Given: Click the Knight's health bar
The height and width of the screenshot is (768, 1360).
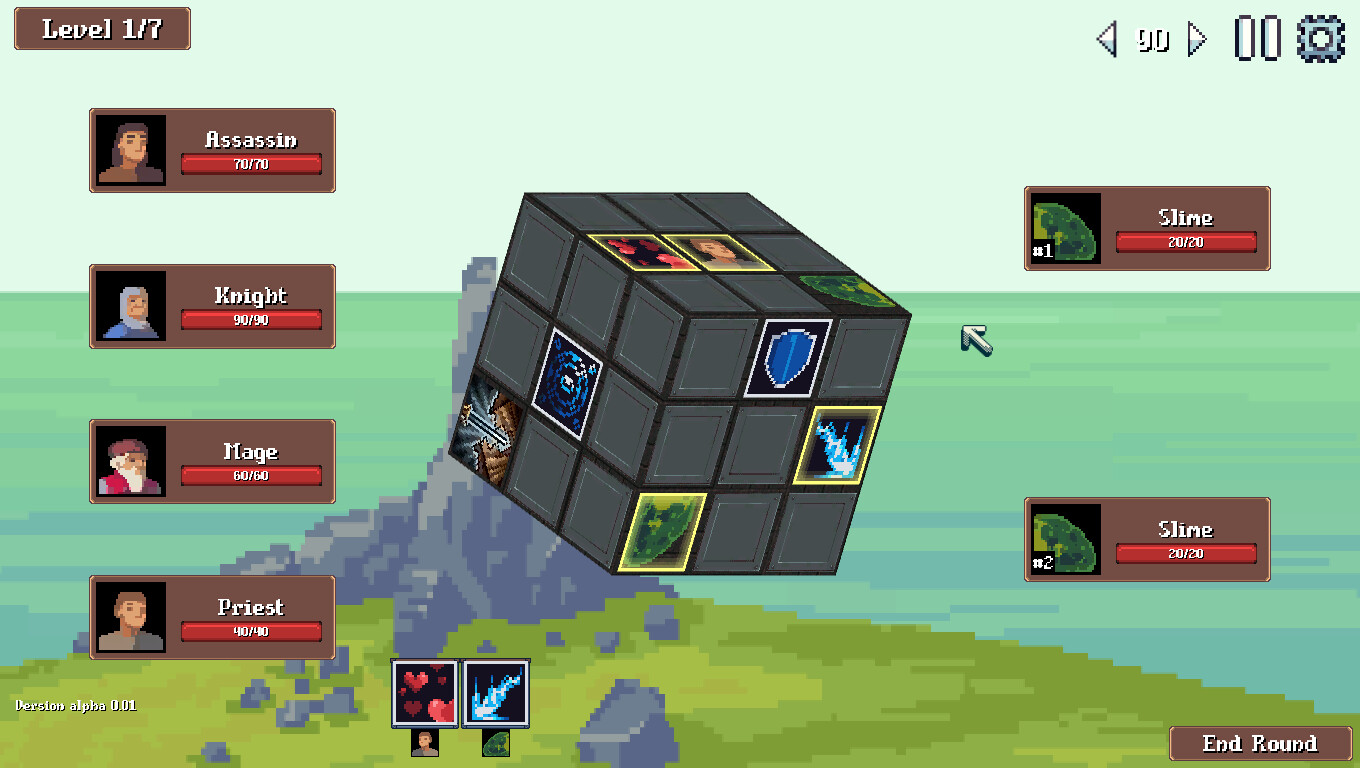Looking at the screenshot, I should pyautogui.click(x=250, y=320).
